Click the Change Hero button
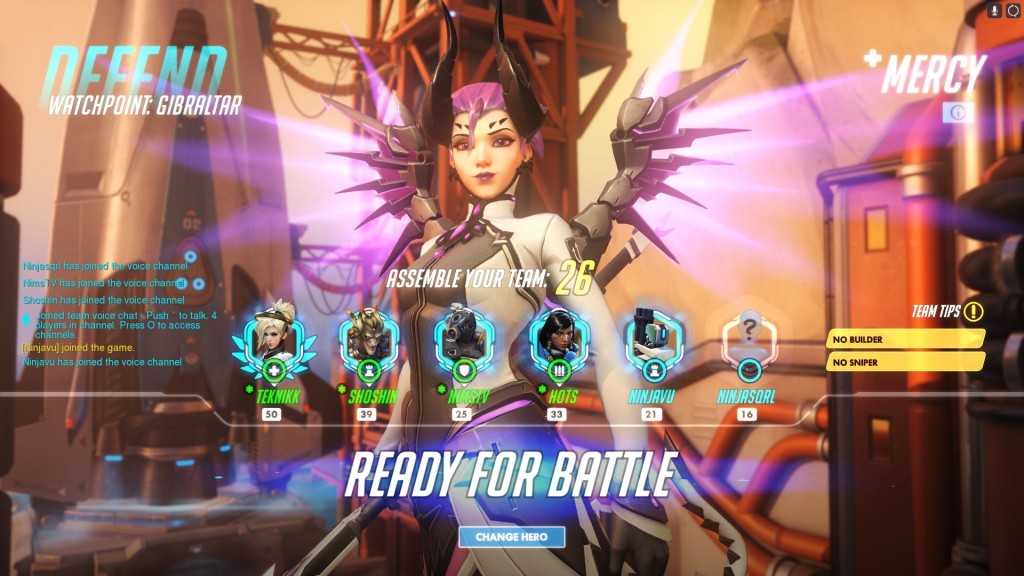 click(511, 537)
